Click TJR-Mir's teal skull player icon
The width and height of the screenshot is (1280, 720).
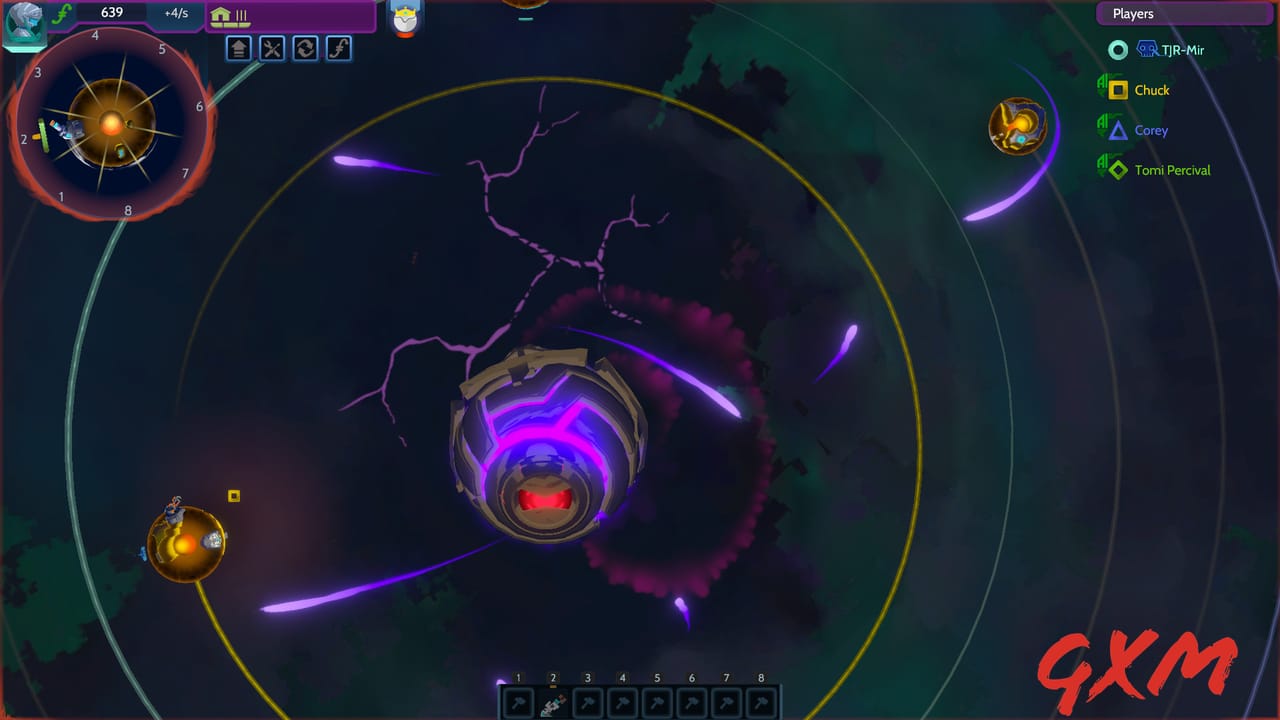click(x=1119, y=49)
